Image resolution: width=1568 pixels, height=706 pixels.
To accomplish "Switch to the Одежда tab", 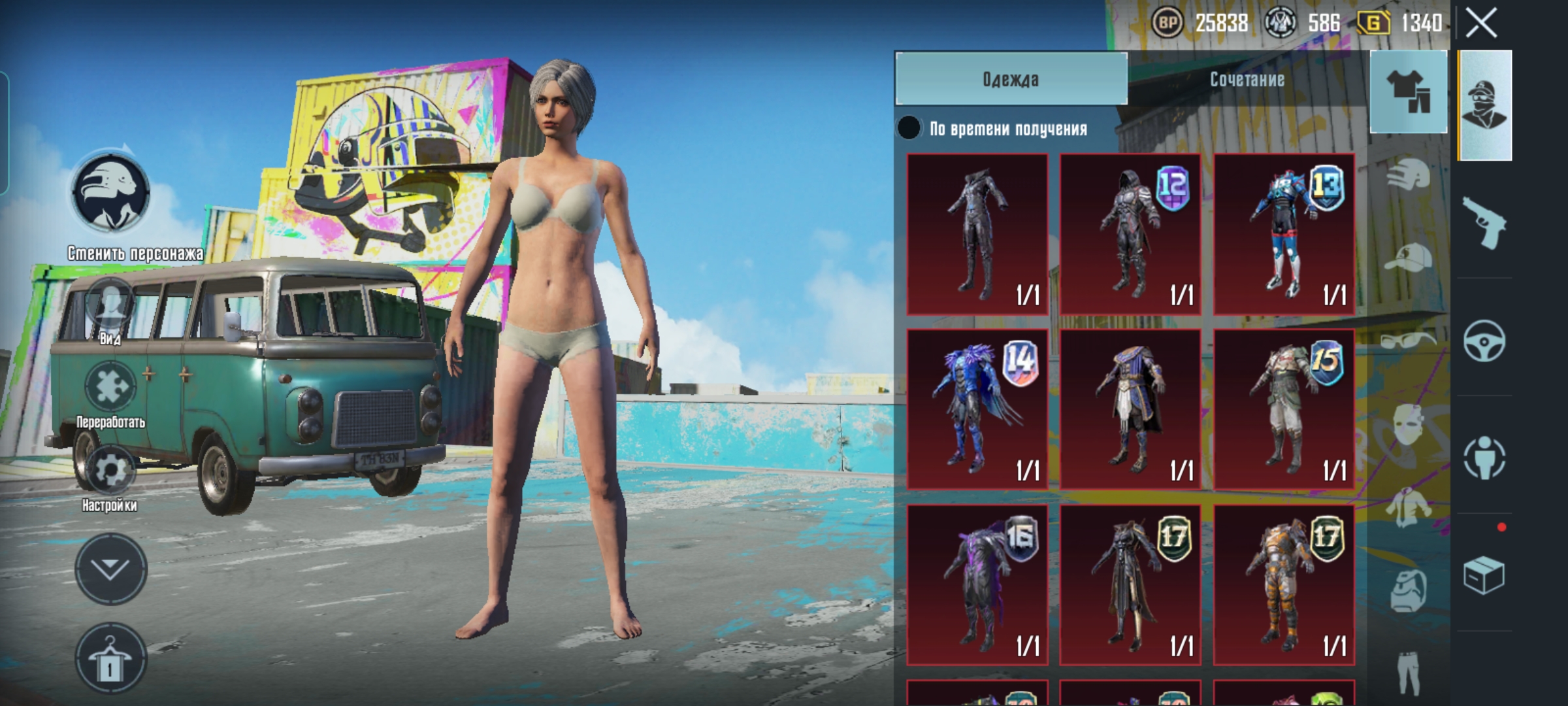I will [1011, 79].
